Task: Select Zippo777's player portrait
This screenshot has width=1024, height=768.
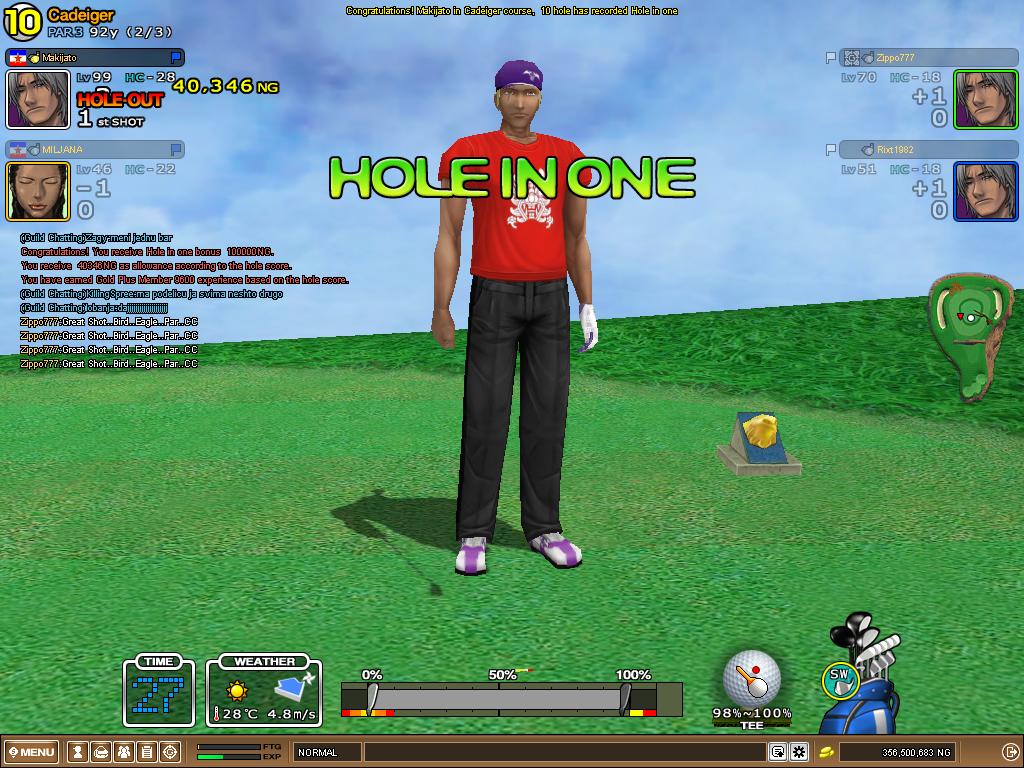Action: 985,99
